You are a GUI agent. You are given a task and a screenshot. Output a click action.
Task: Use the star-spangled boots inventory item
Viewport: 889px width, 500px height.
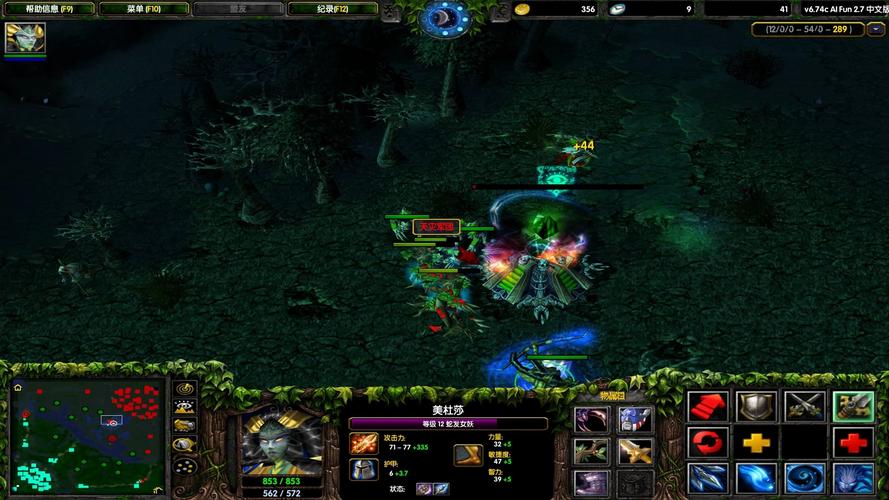[634, 420]
